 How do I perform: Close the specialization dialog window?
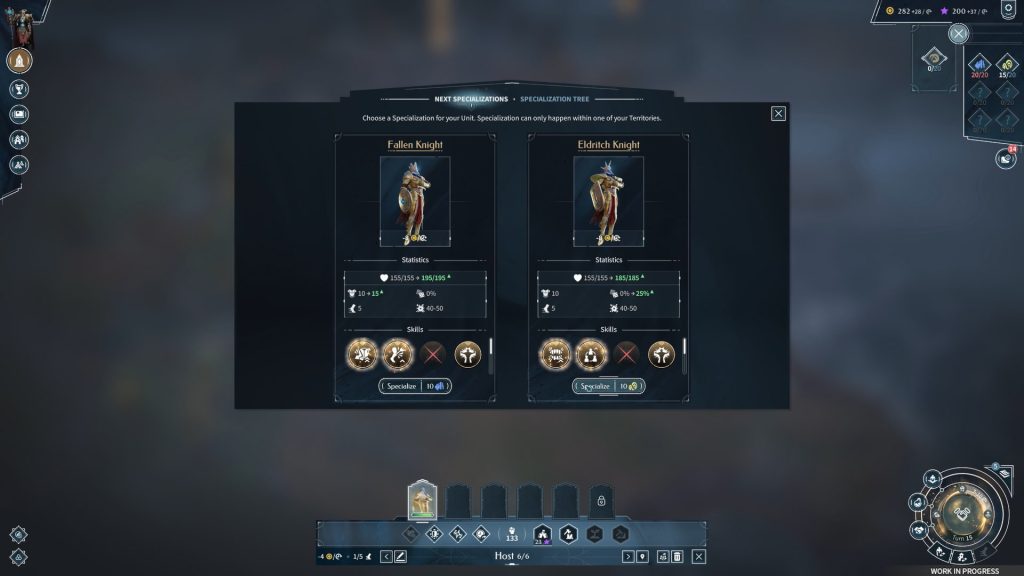[778, 113]
